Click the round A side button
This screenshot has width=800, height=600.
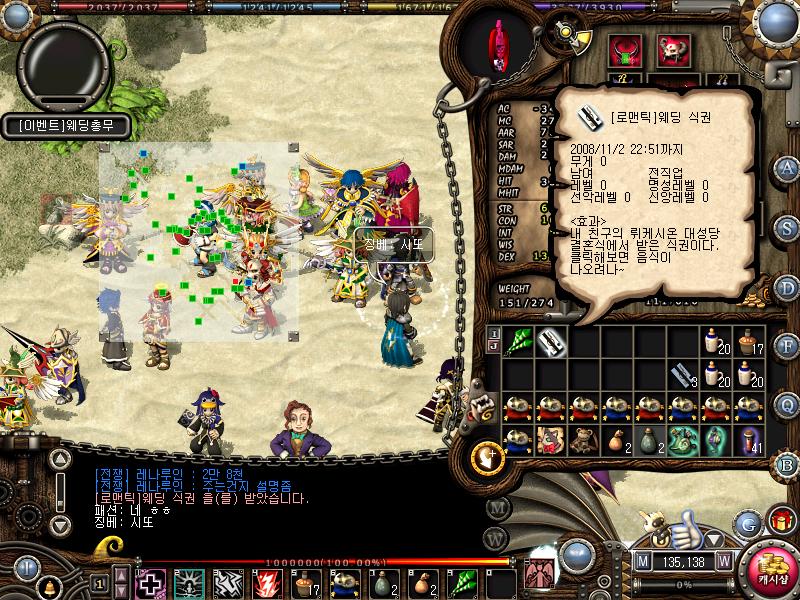(788, 167)
